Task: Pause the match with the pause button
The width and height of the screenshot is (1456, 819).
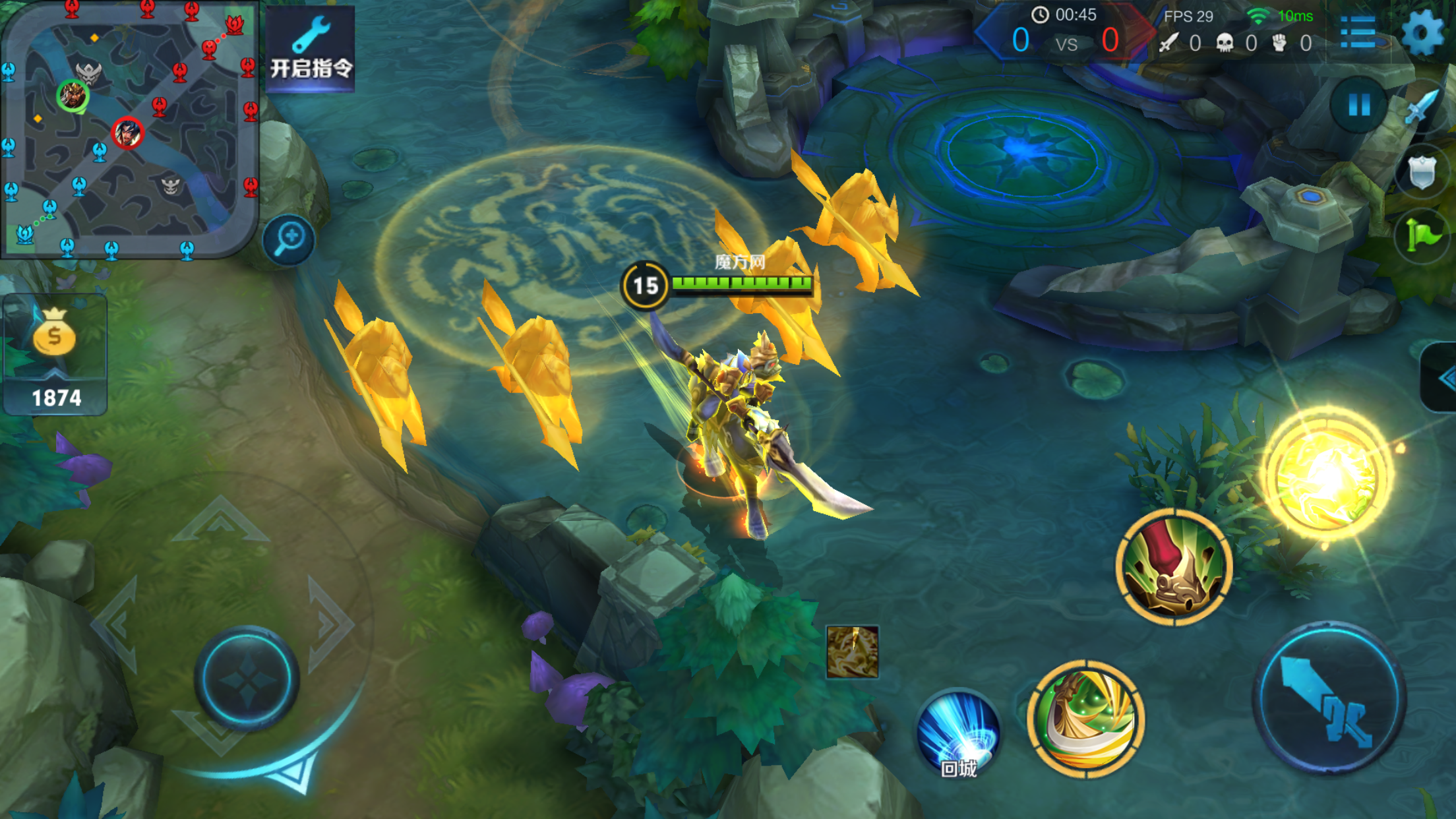Action: pos(1358,105)
